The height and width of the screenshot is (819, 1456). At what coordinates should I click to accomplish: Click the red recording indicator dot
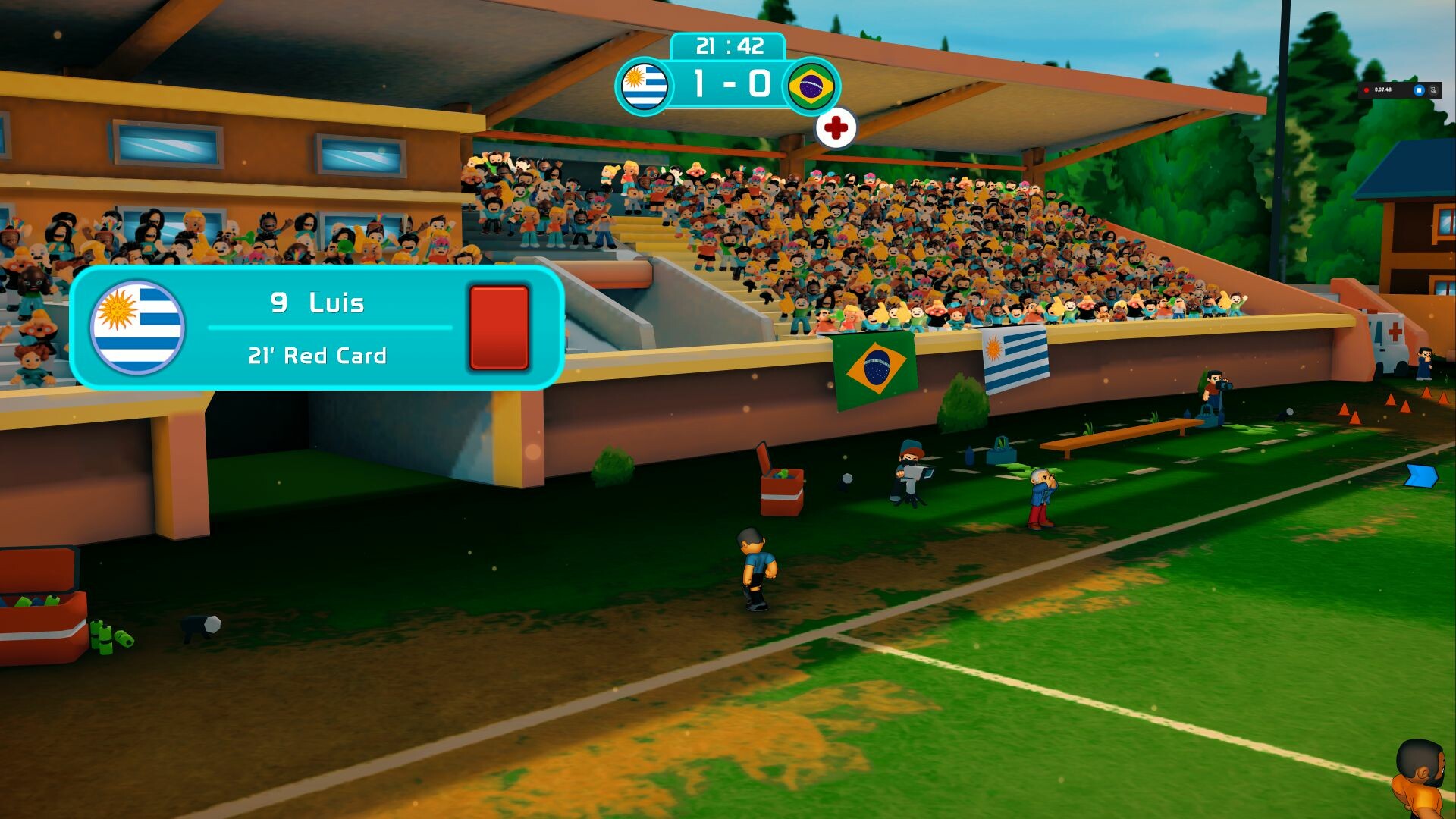[1367, 89]
